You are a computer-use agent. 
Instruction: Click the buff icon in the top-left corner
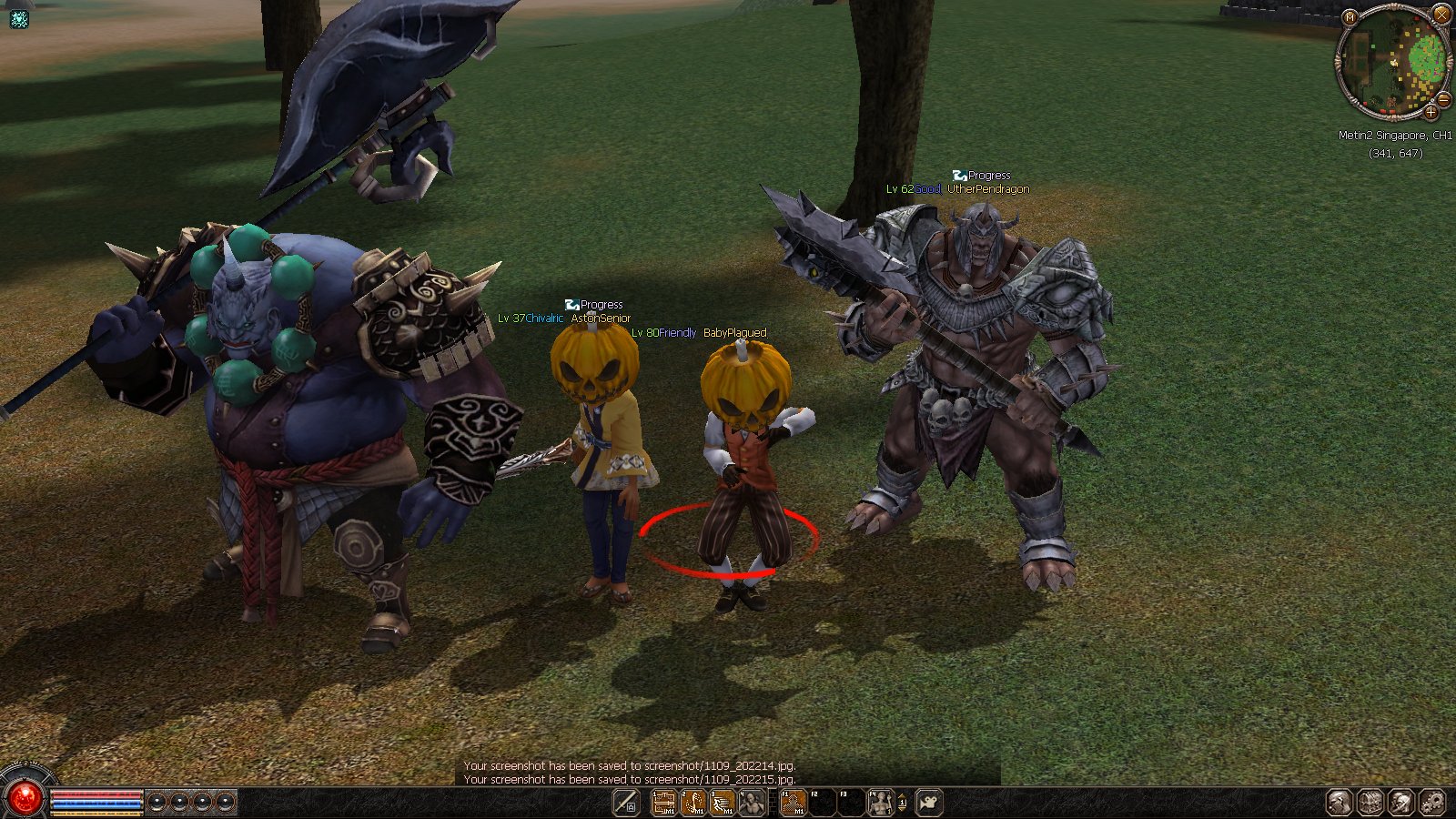pos(18,18)
